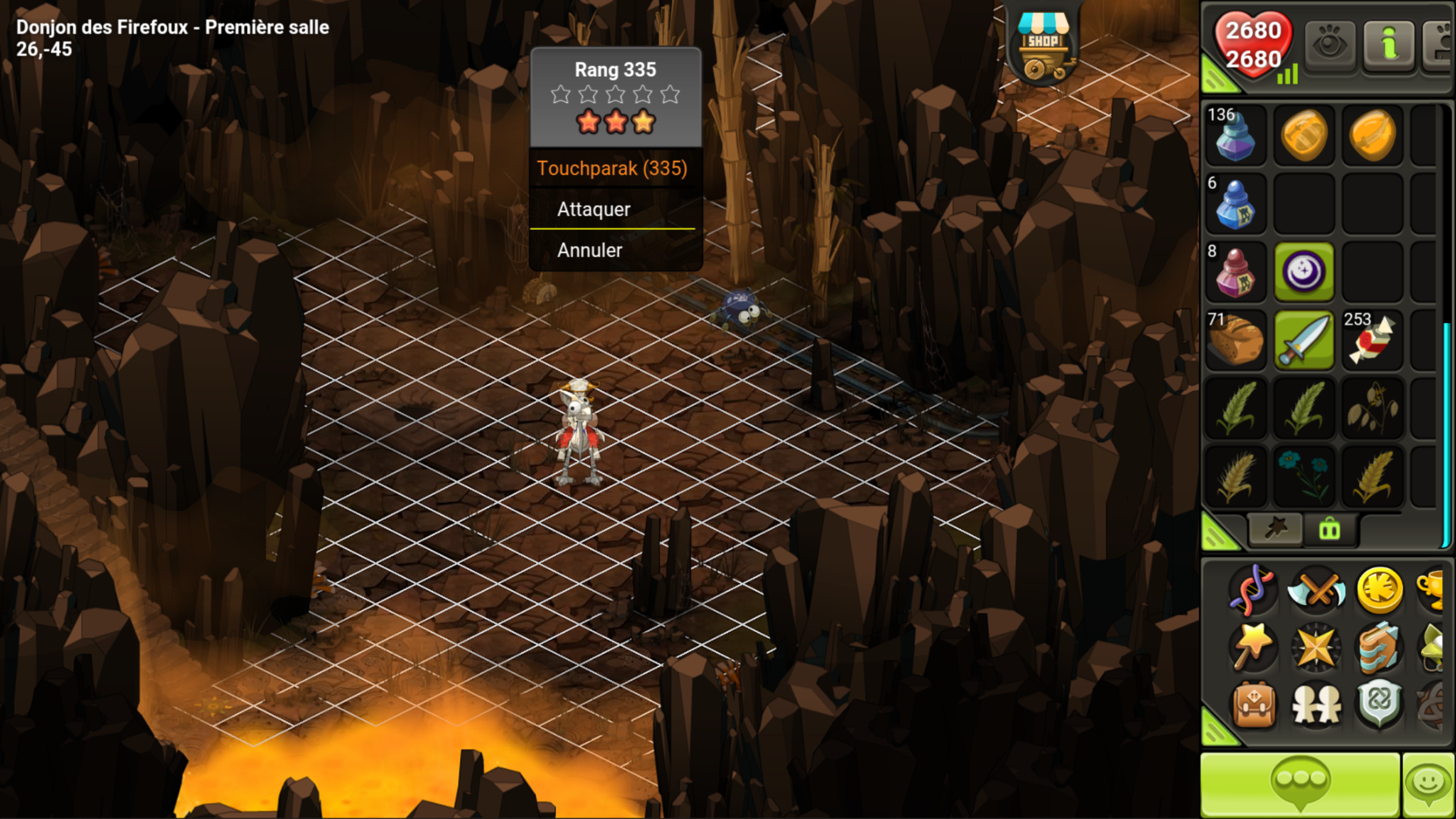This screenshot has height=819, width=1456.
Task: Select the blue potion with count 6
Action: 1235,204
